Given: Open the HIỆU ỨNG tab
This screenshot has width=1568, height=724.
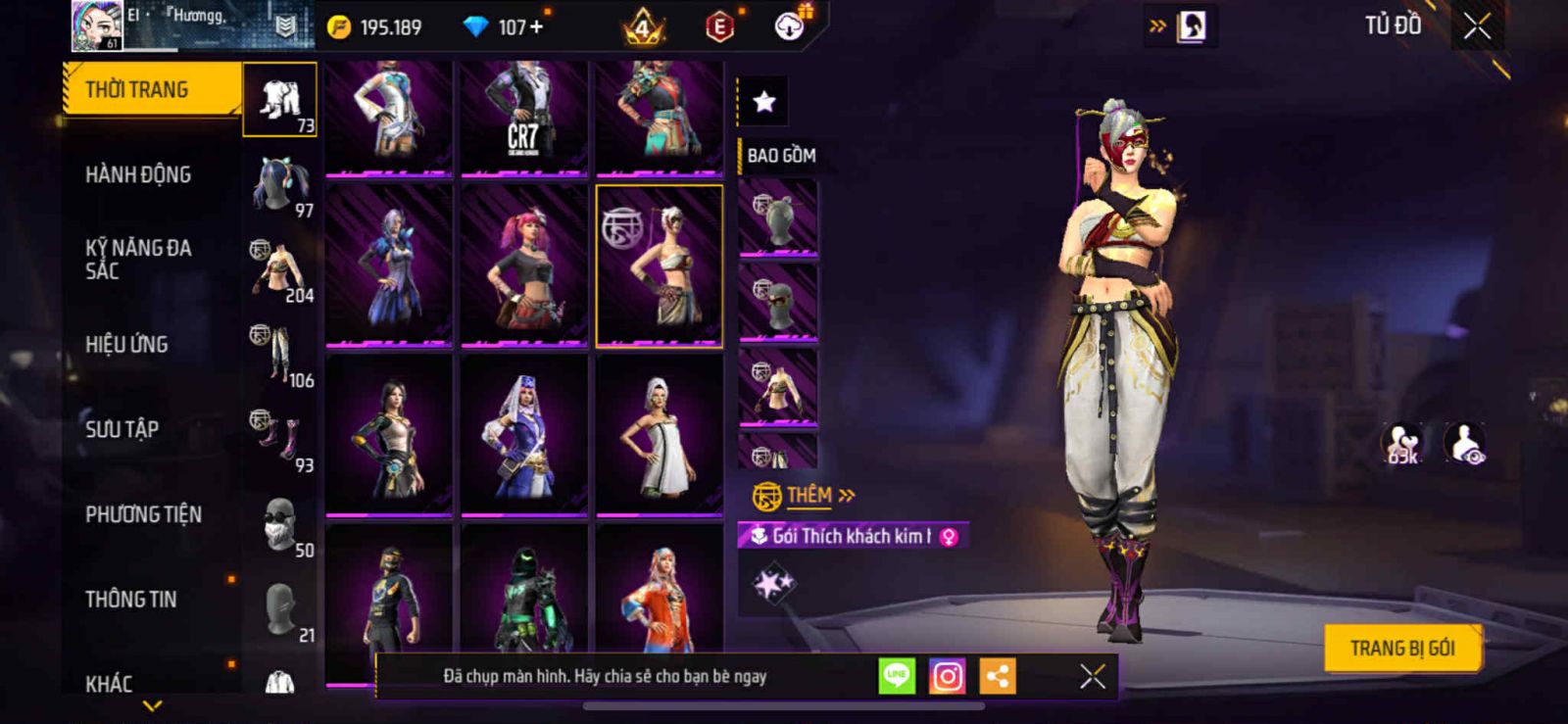Looking at the screenshot, I should tap(126, 344).
